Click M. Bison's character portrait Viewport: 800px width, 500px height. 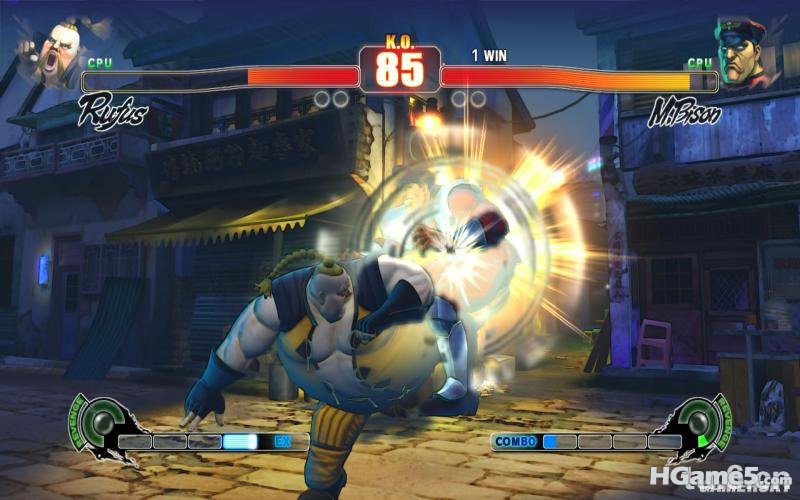coord(745,51)
